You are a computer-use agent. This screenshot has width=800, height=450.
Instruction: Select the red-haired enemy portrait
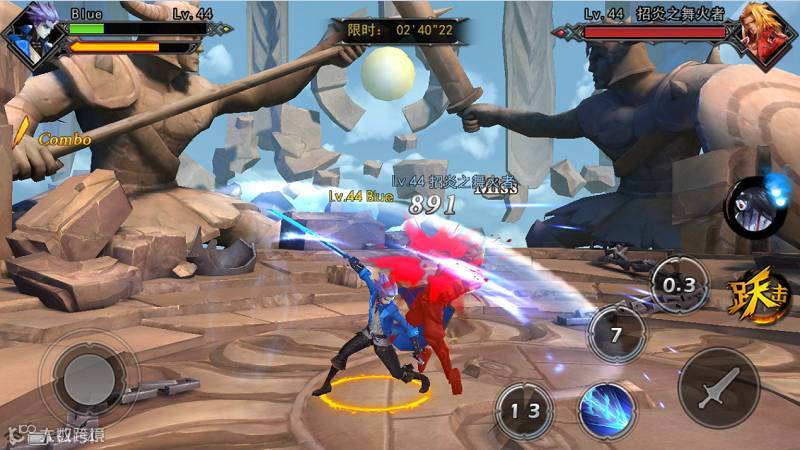(764, 36)
